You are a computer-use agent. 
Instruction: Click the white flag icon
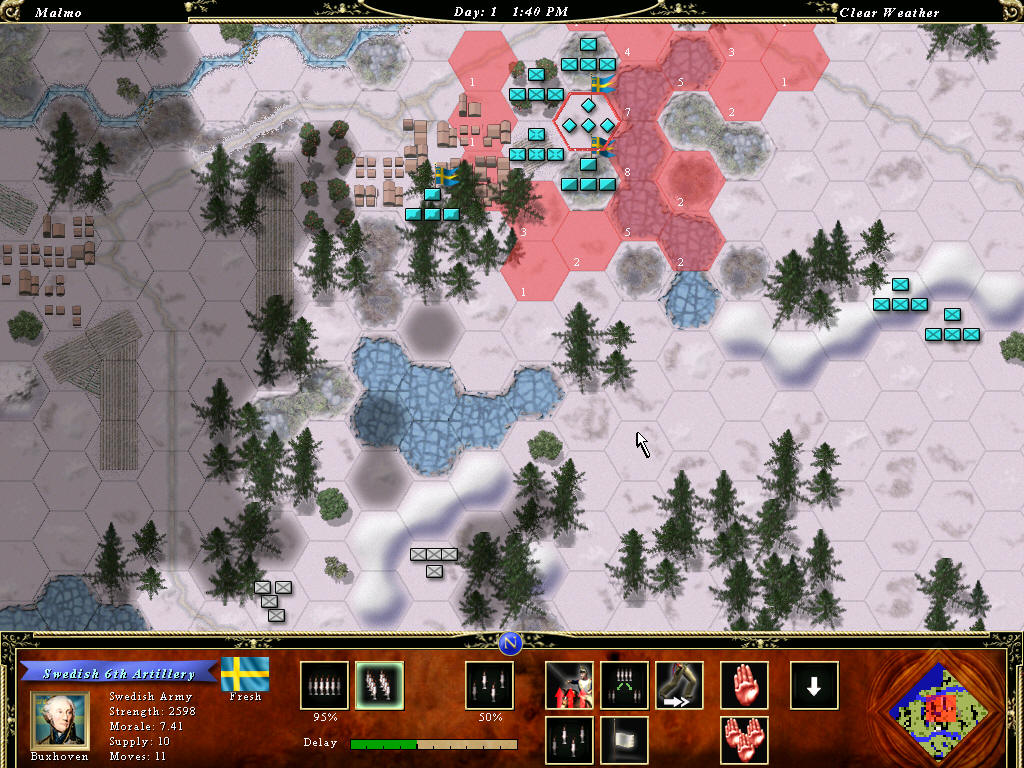pos(624,740)
